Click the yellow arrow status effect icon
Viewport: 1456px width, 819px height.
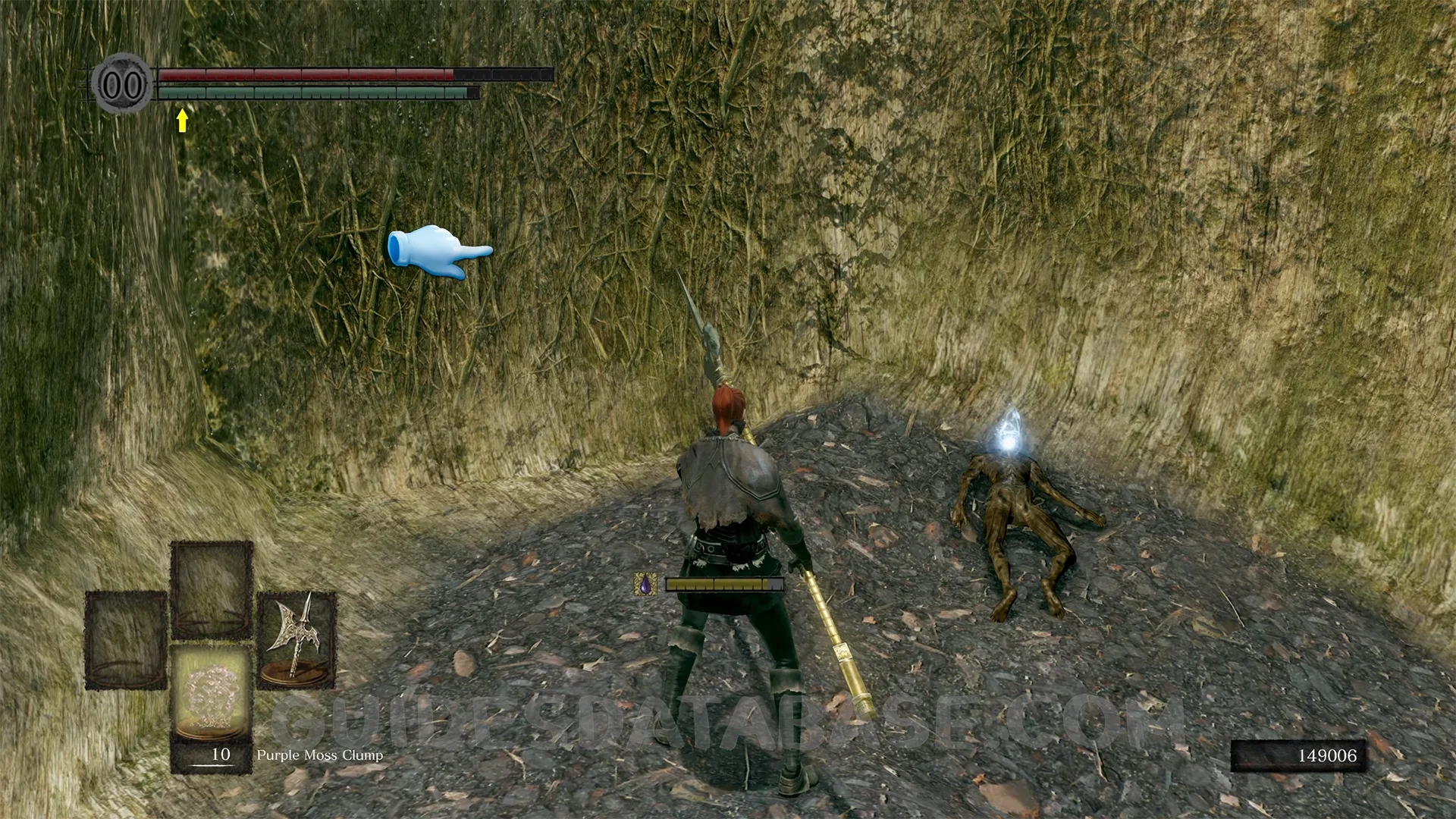(182, 120)
